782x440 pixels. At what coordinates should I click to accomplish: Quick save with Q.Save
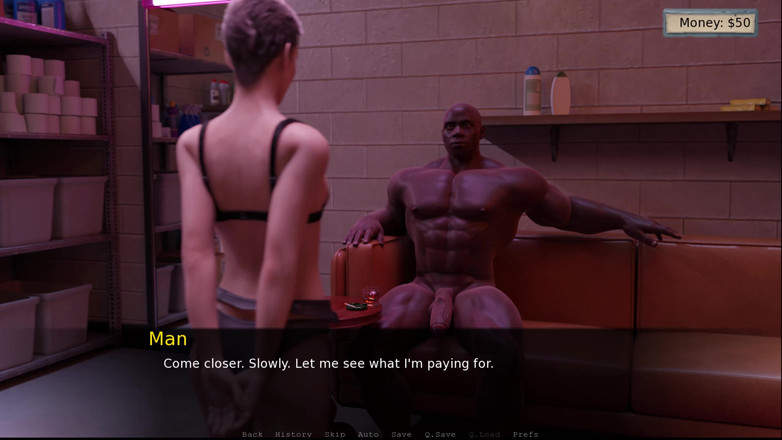[x=439, y=434]
